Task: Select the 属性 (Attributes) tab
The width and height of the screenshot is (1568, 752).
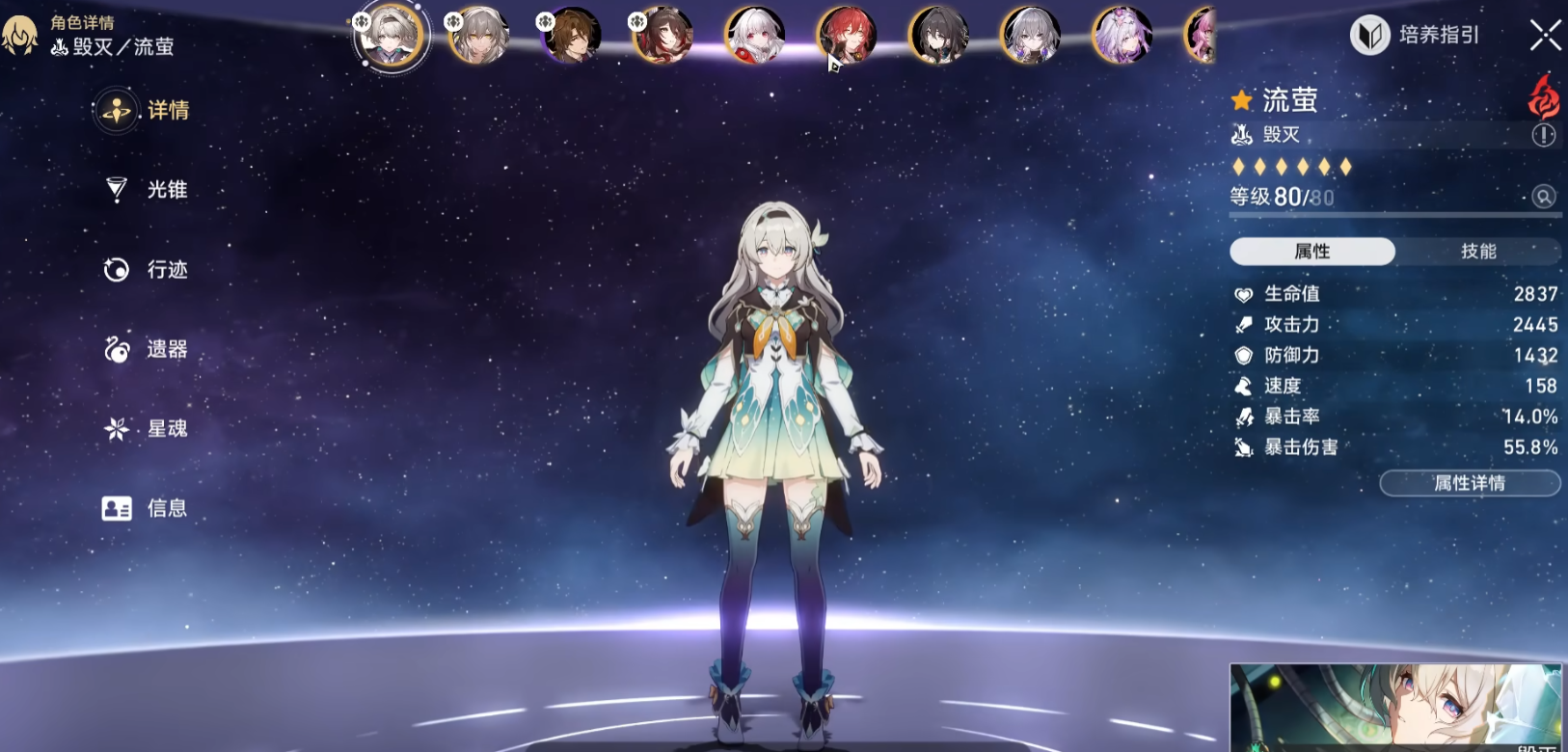Action: [x=1311, y=252]
